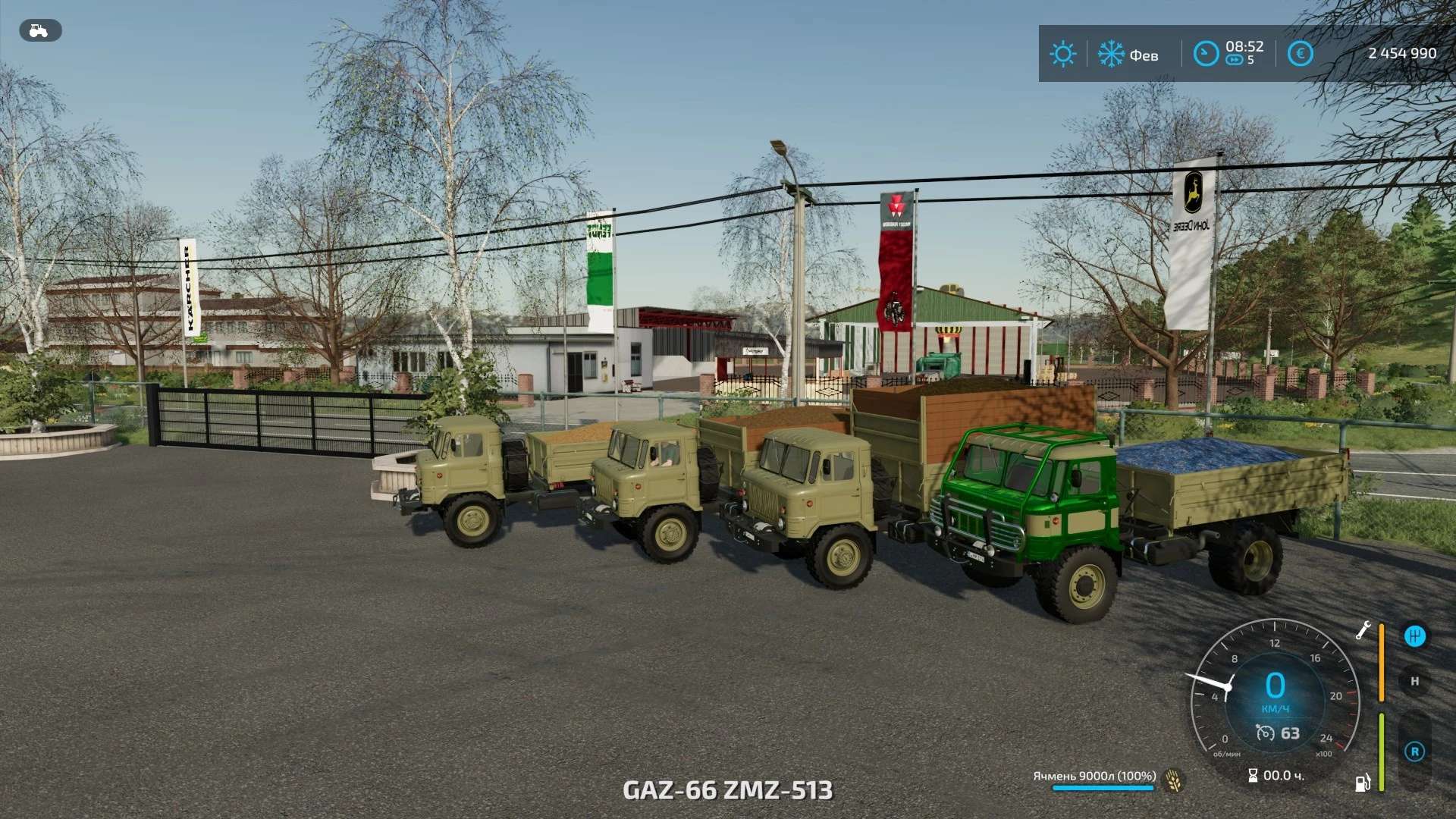The width and height of the screenshot is (1456, 819).
Task: Click the tractor vehicle icon
Action: tap(39, 31)
